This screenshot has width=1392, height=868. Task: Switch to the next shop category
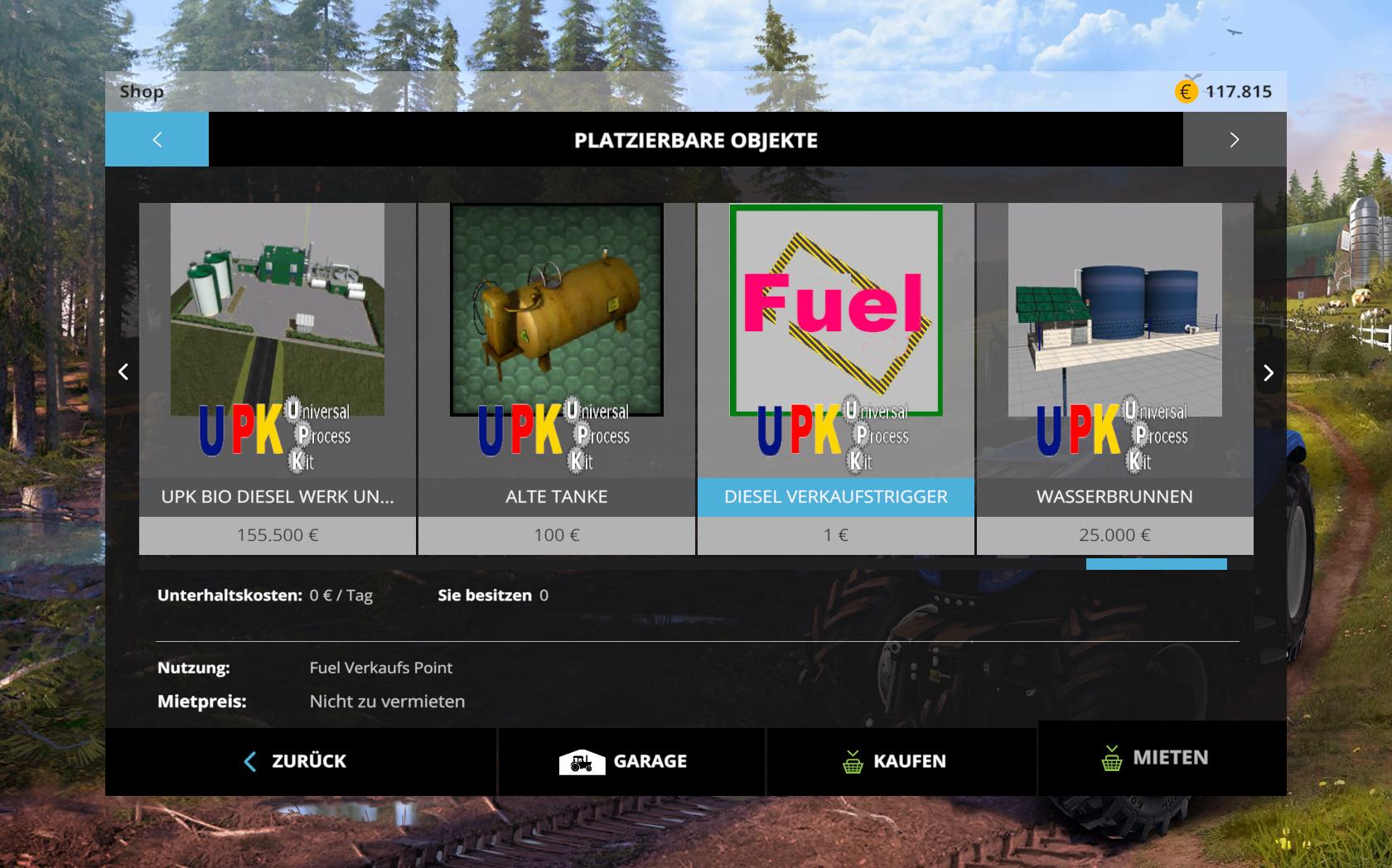pyautogui.click(x=1234, y=140)
